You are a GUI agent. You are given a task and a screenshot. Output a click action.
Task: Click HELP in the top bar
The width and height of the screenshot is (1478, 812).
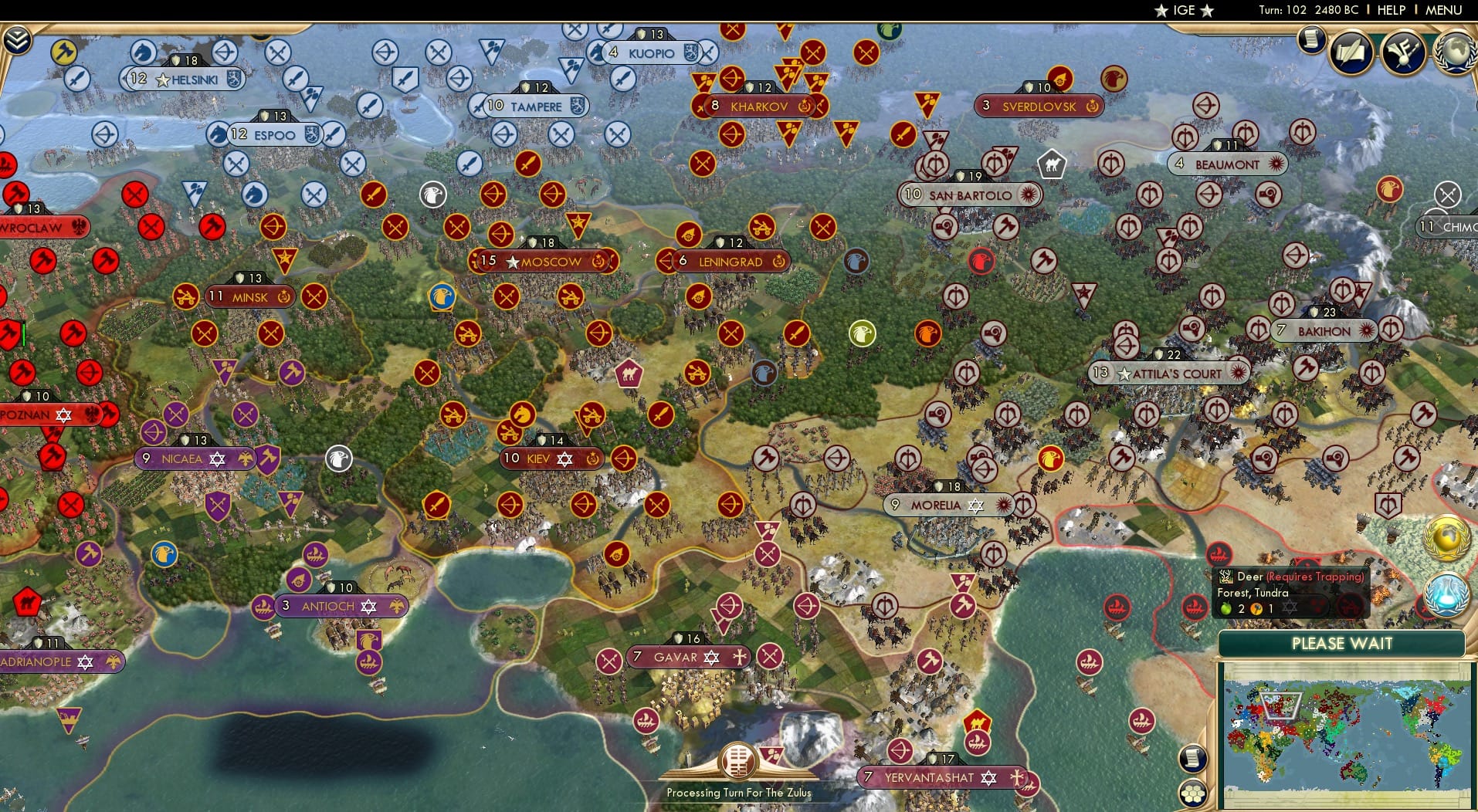point(1390,10)
